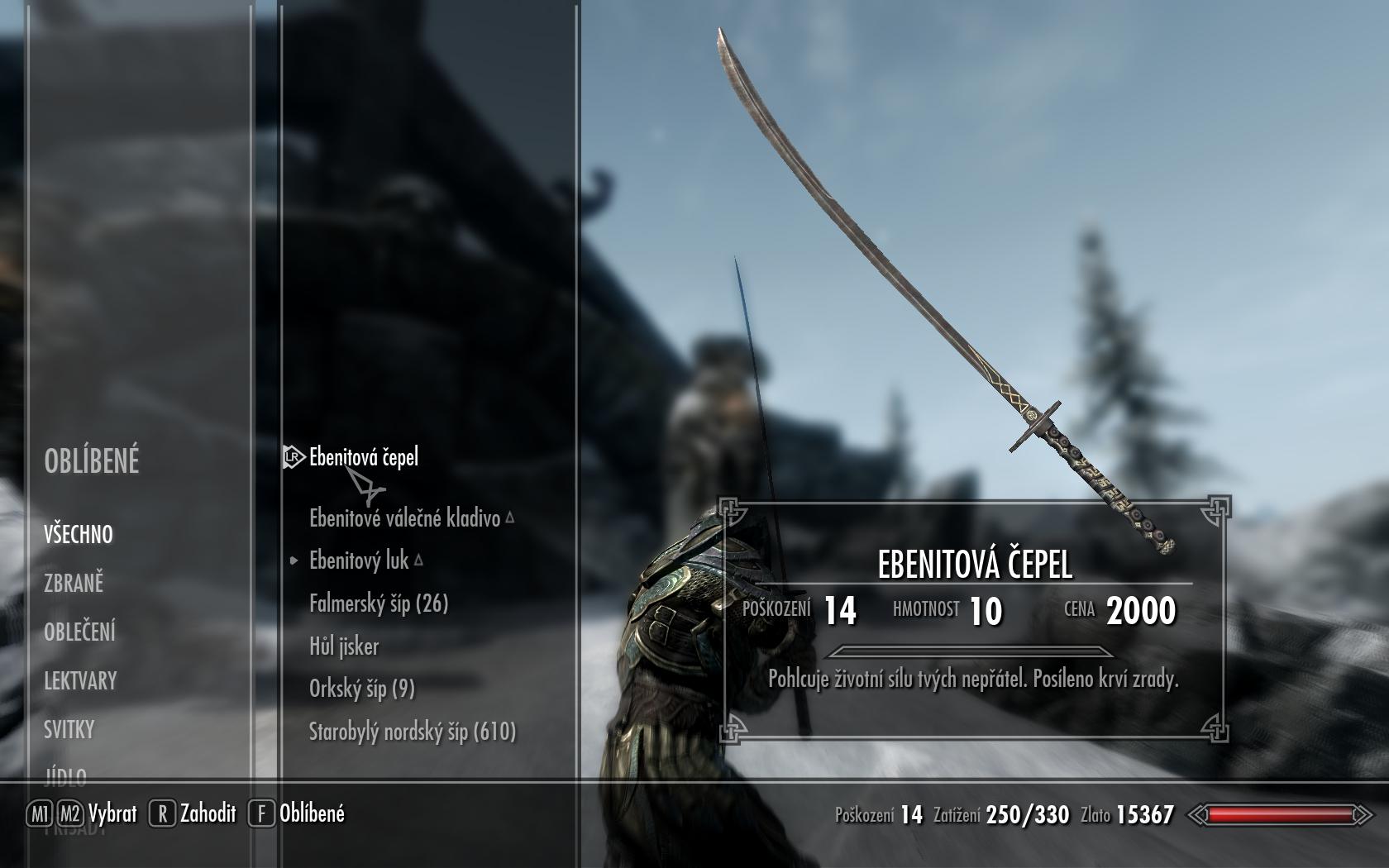Image resolution: width=1389 pixels, height=868 pixels.
Task: Equip the Ebenitová čepel item
Action: (x=363, y=457)
